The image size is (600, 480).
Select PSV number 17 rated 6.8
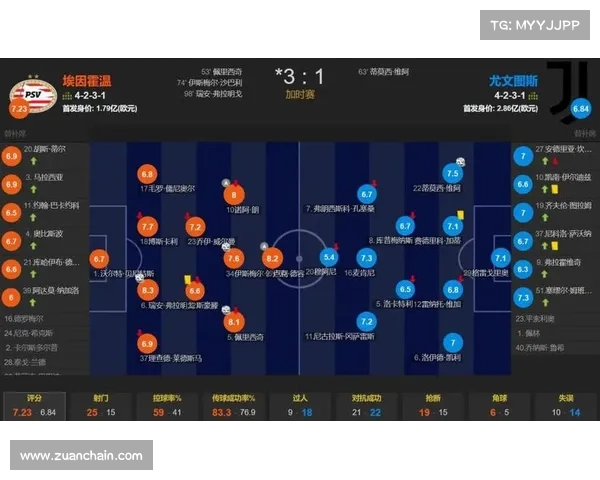[147, 174]
